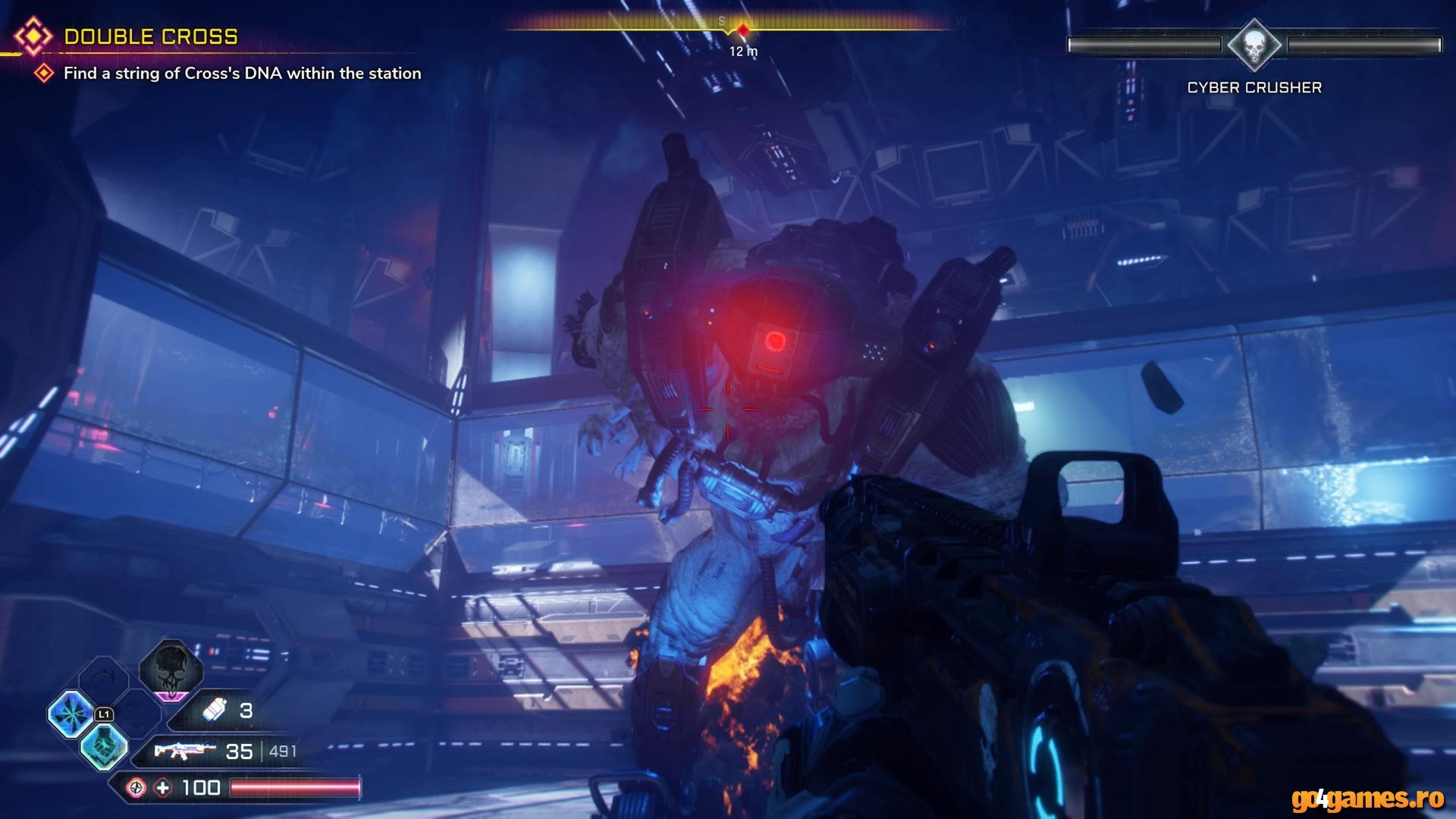Activate the blue Shatter burst ability
The width and height of the screenshot is (1456, 819).
(71, 714)
